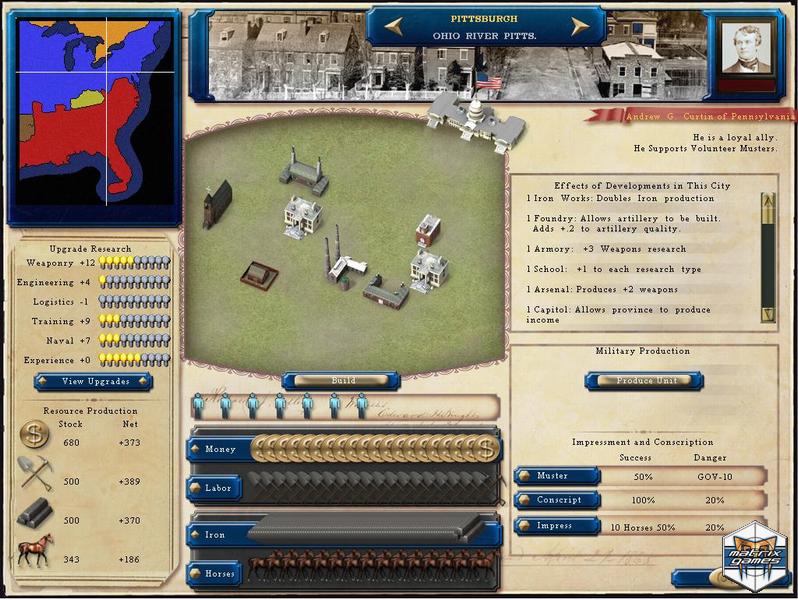Viewport: 798px width, 600px height.
Task: Choose the Conscript option
Action: [x=557, y=500]
